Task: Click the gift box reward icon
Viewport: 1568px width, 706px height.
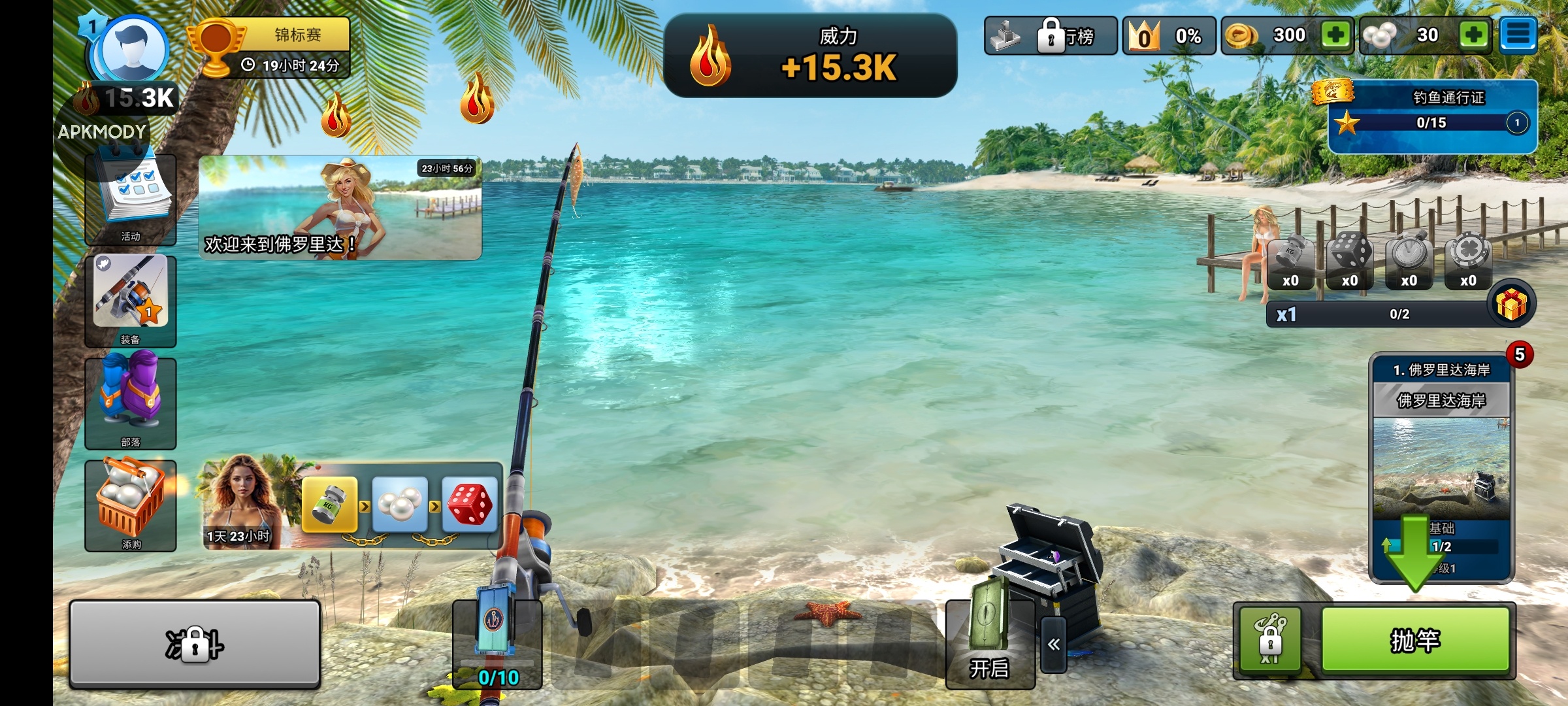Action: click(x=1511, y=304)
